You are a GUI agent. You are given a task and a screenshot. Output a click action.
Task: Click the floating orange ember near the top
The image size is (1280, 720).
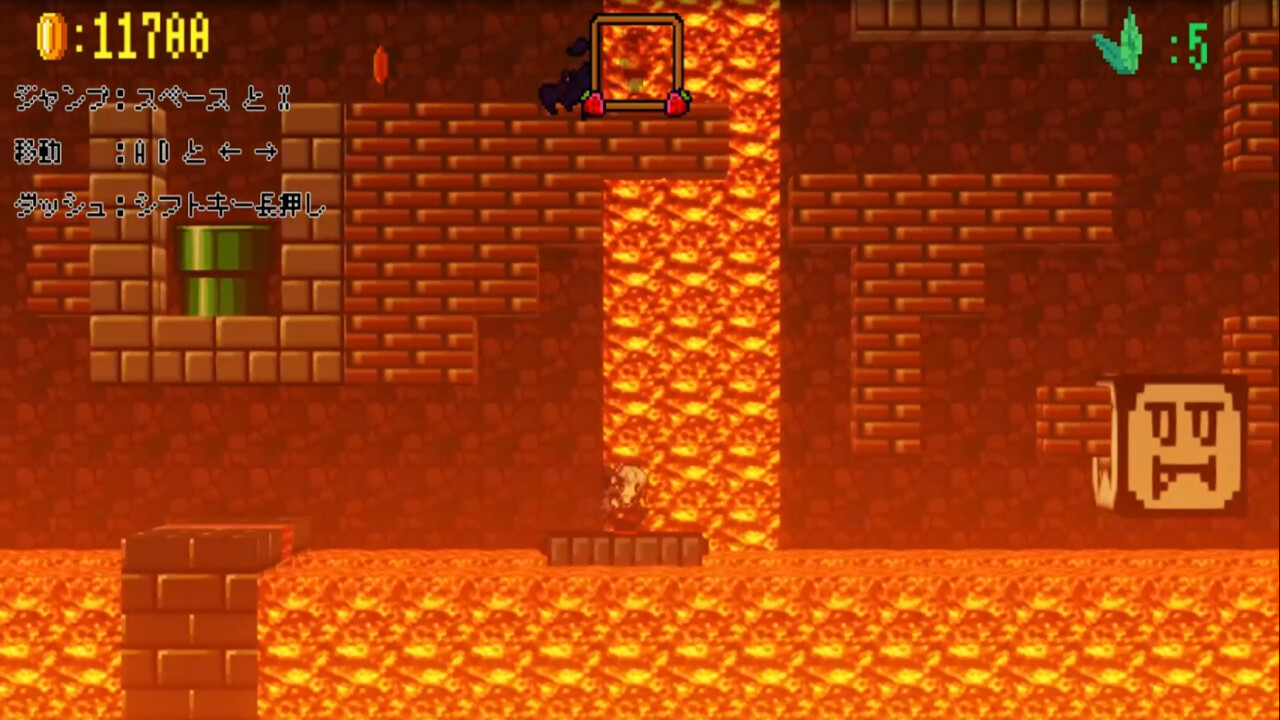pos(380,62)
